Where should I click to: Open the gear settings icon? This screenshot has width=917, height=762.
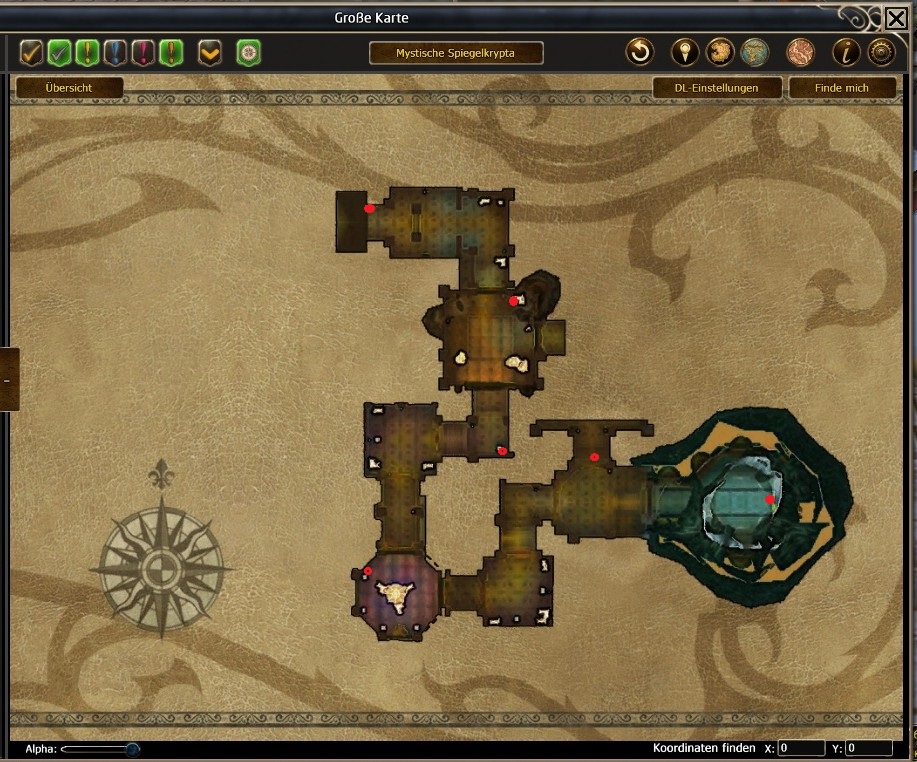(x=881, y=52)
